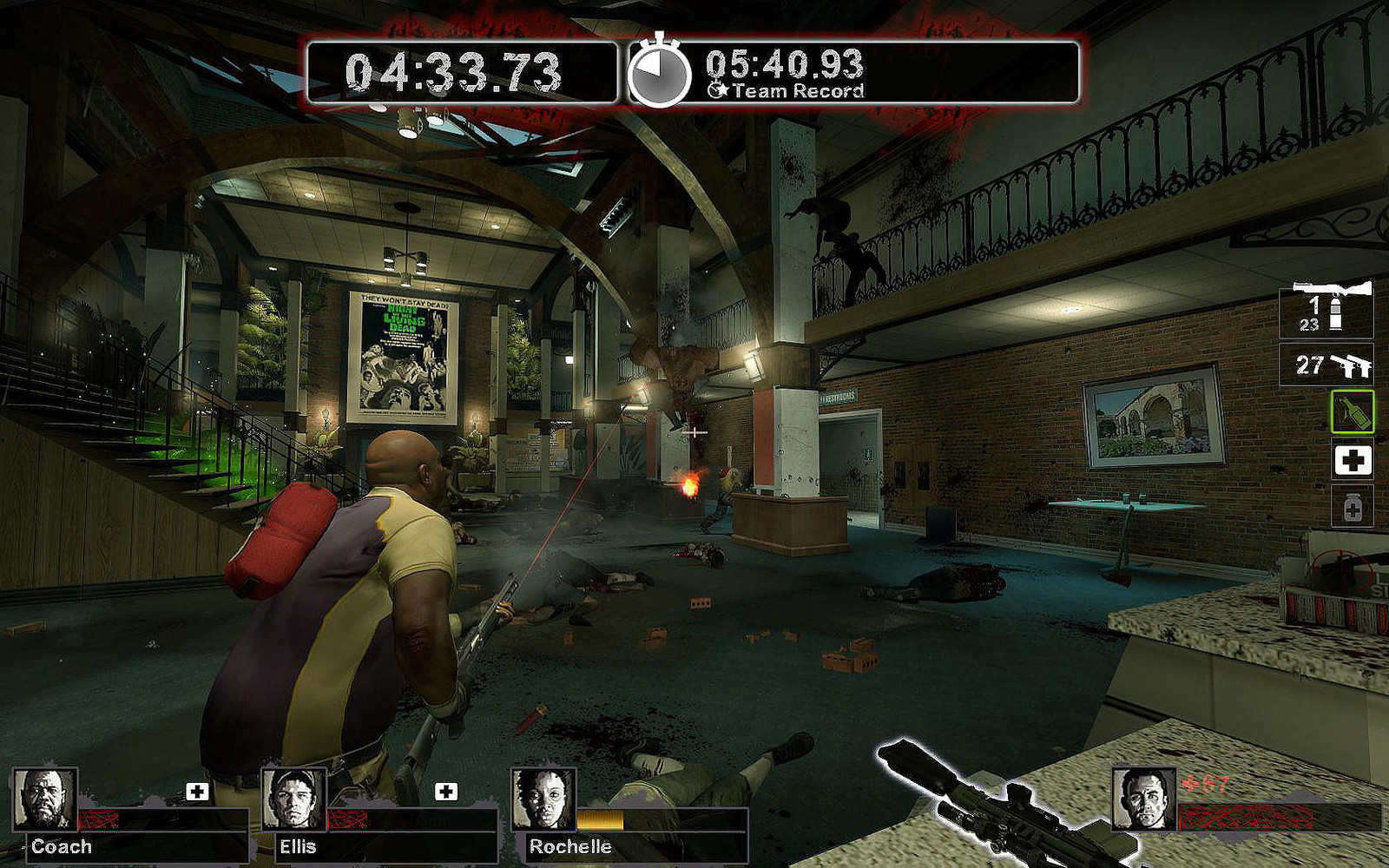Click the dimmed pain pills slot
The height and width of the screenshot is (868, 1389).
[x=1353, y=508]
